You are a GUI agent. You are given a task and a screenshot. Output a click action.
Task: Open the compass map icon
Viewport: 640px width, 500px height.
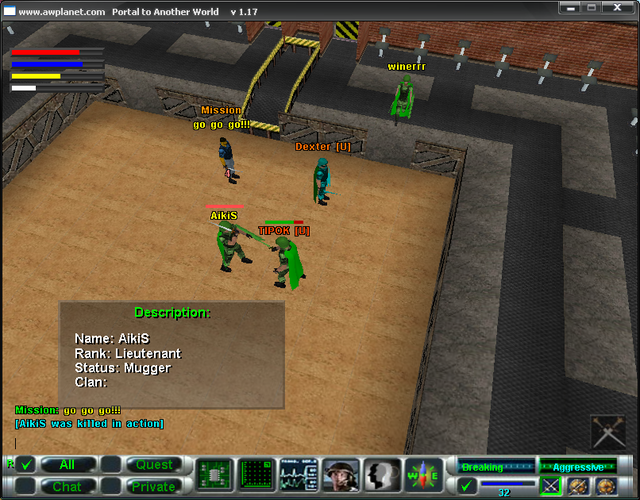pyautogui.click(x=424, y=474)
